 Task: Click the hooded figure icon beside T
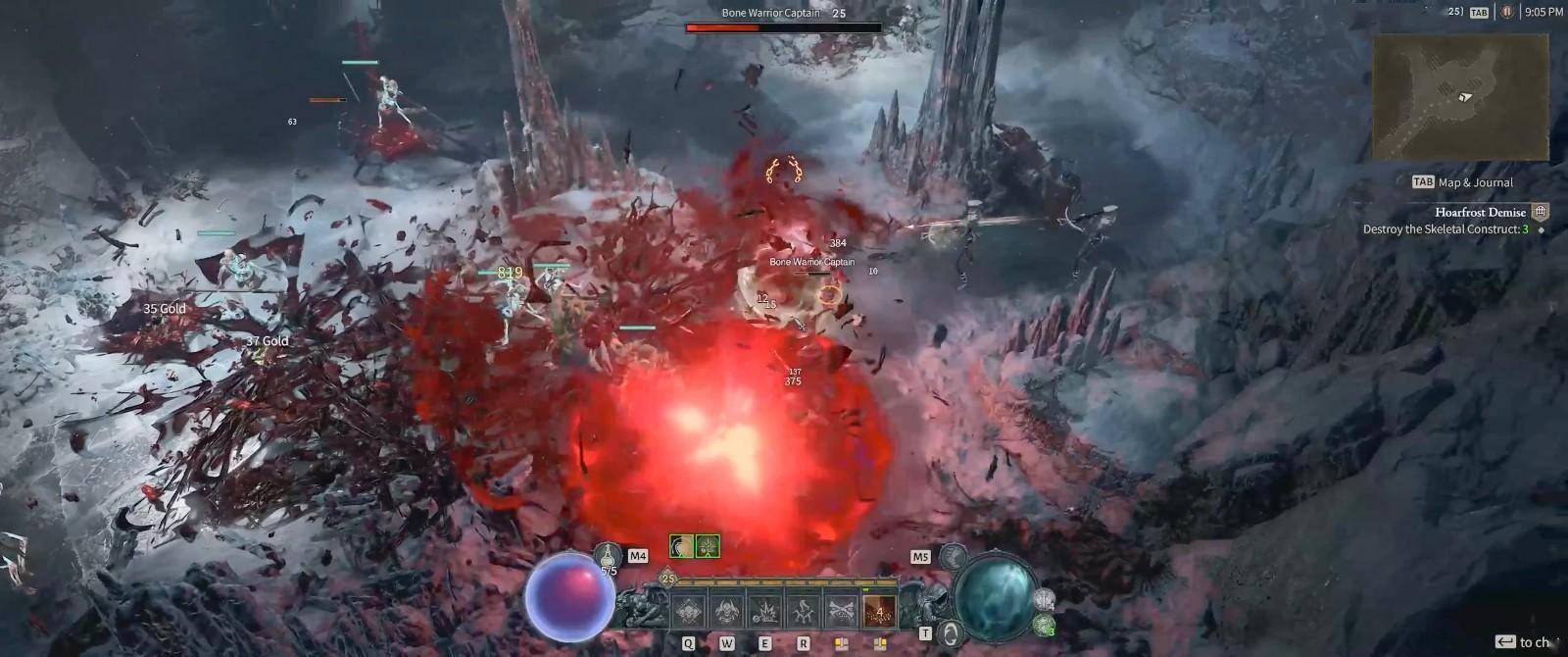[x=950, y=632]
